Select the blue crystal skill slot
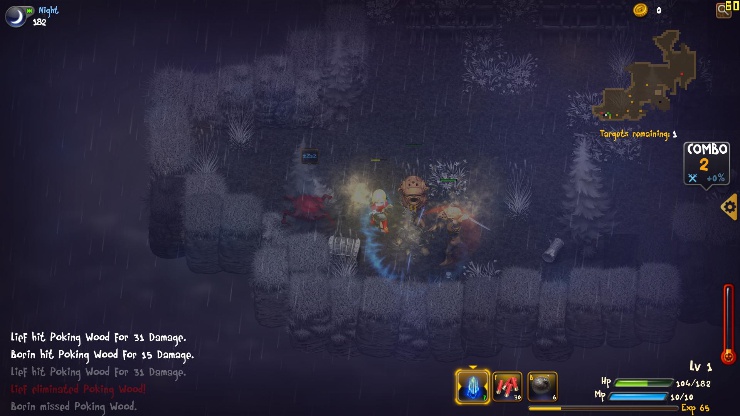Viewport: 740px width, 416px height. 472,386
